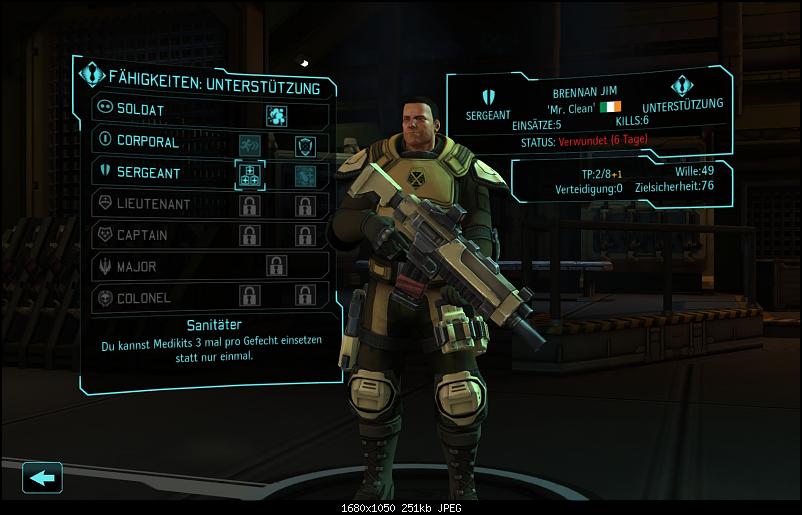Click the locked Major ability slot
This screenshot has height=515, width=802.
(x=276, y=266)
